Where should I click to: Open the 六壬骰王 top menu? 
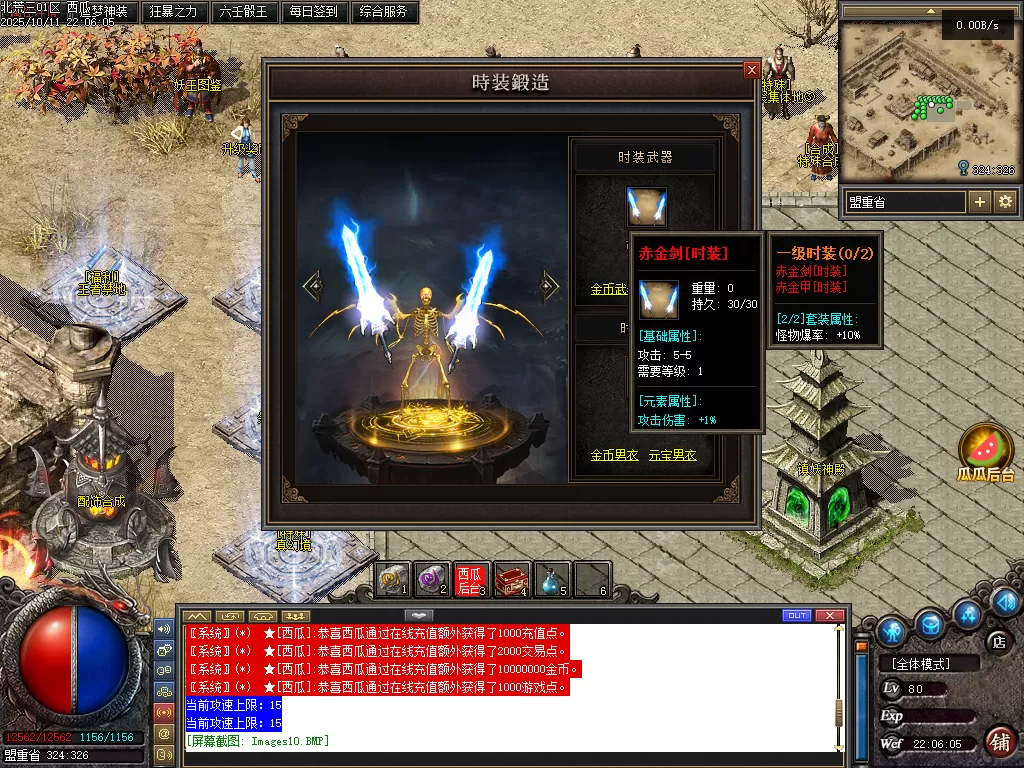[x=244, y=12]
